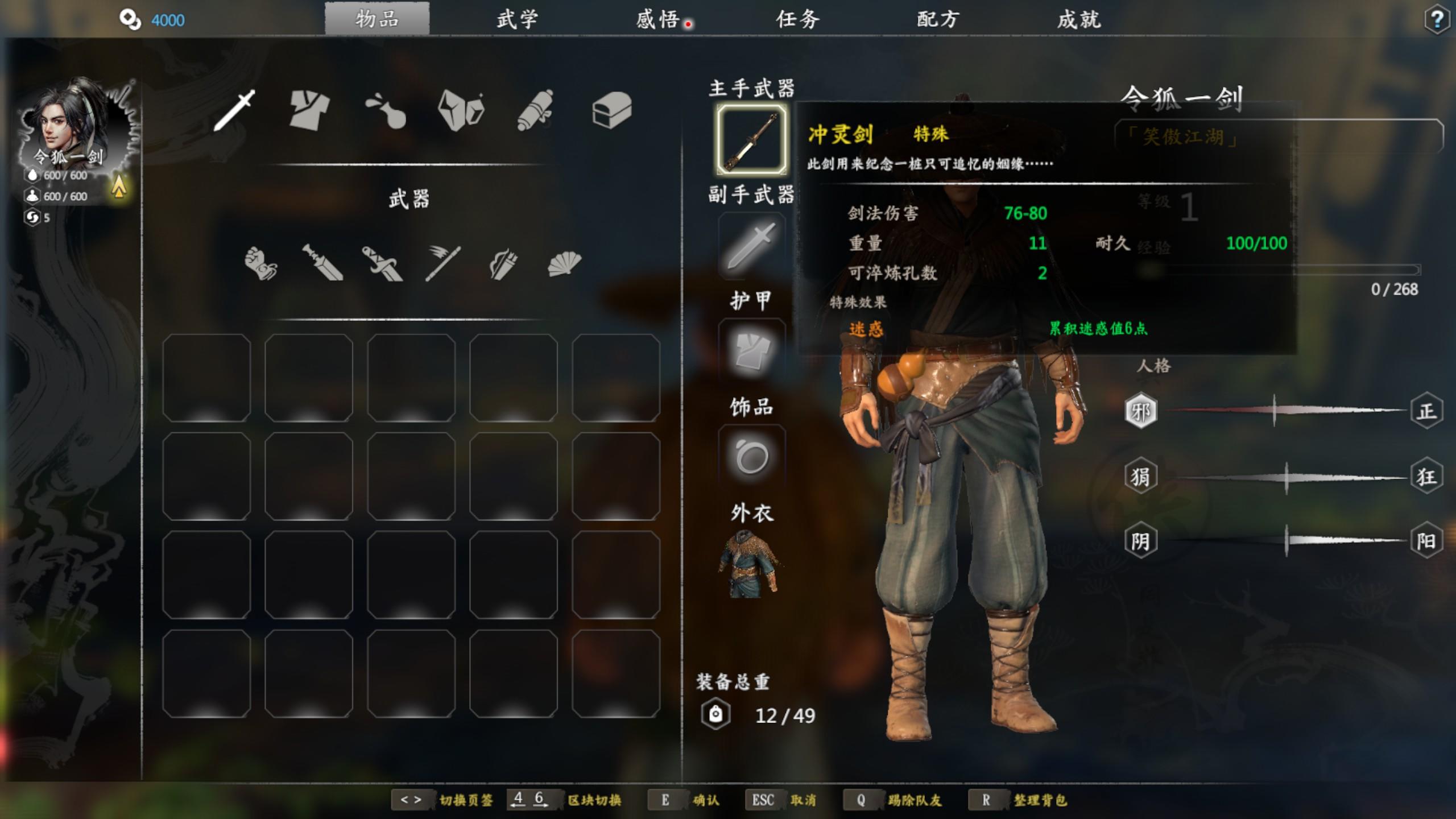Image resolution: width=1456 pixels, height=819 pixels.
Task: Open the 感悟 tab
Action: point(658,20)
